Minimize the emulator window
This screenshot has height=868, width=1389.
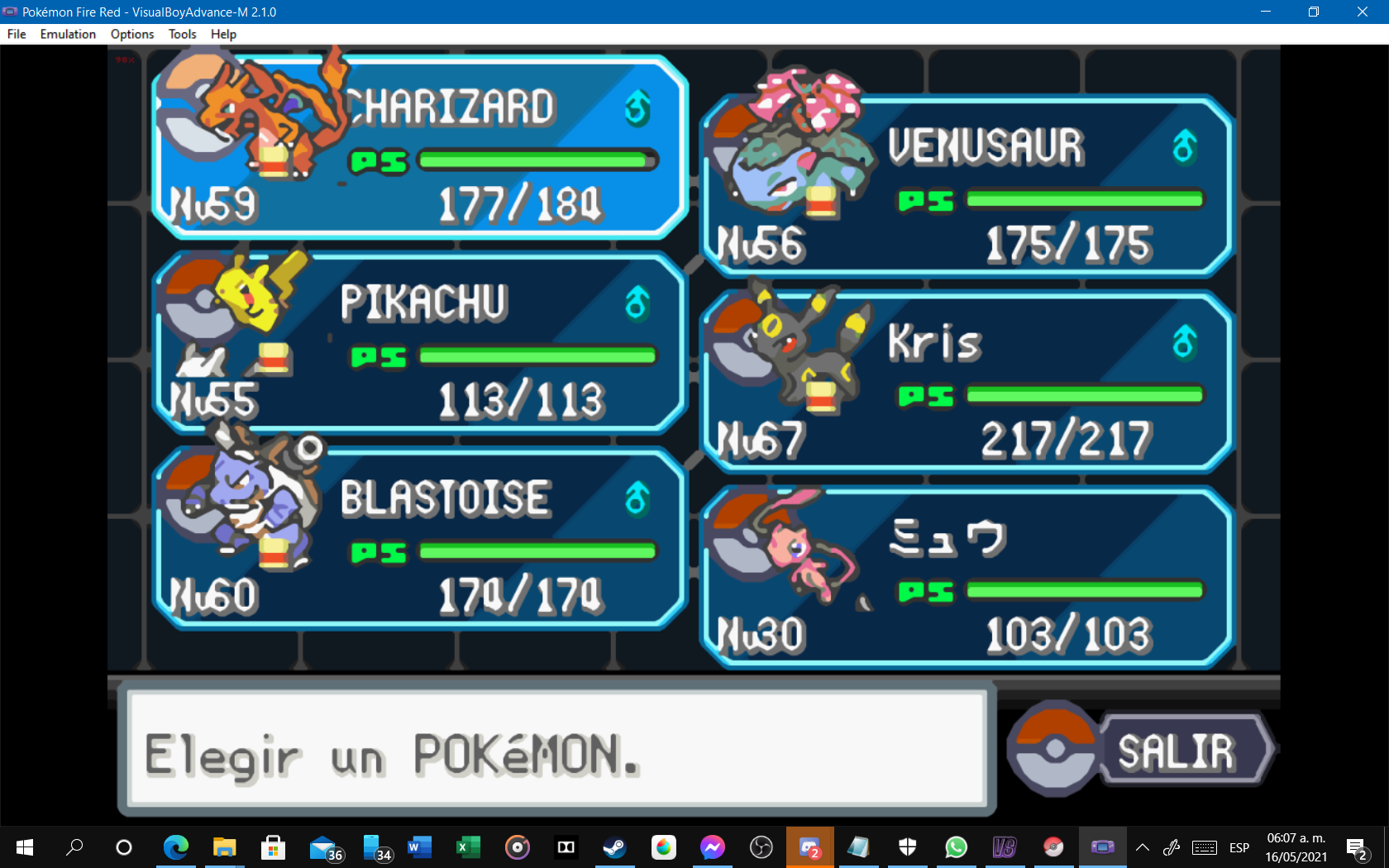(1265, 12)
